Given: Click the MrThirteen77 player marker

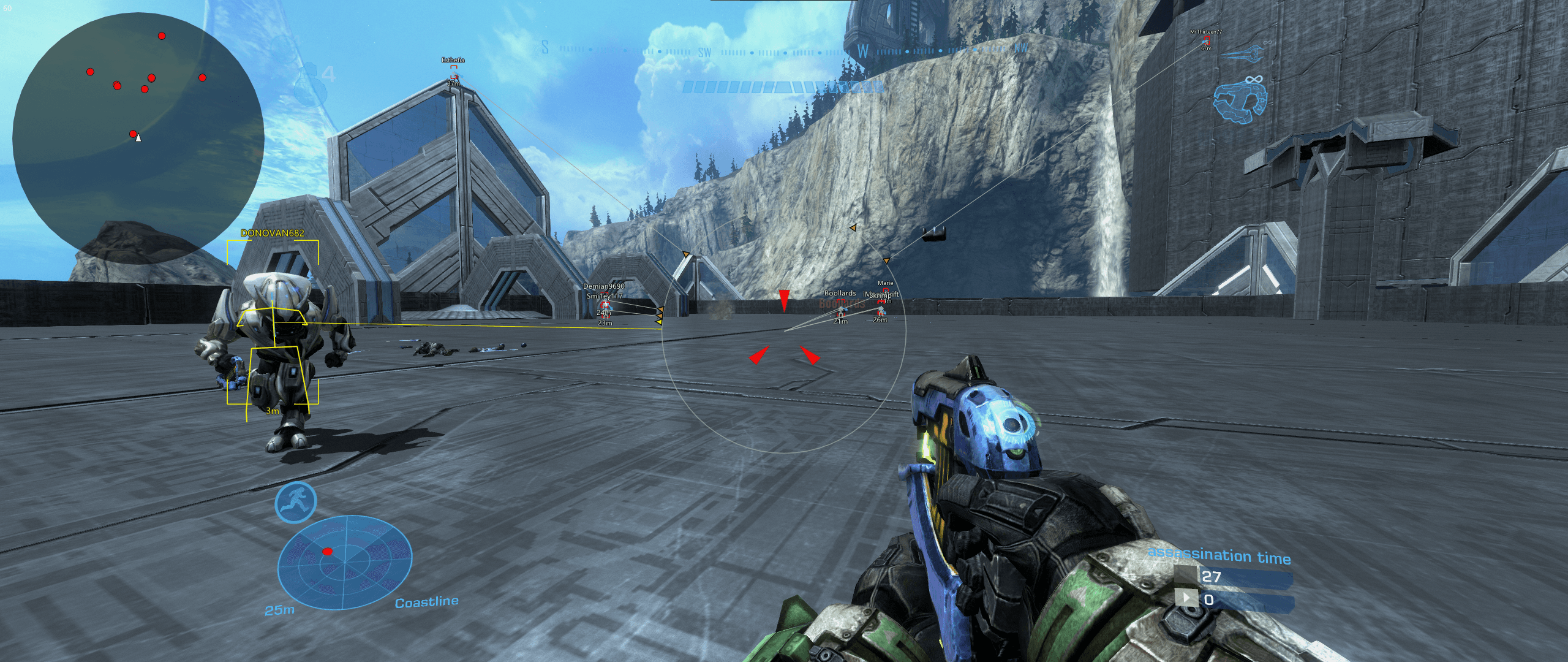Looking at the screenshot, I should (1205, 40).
